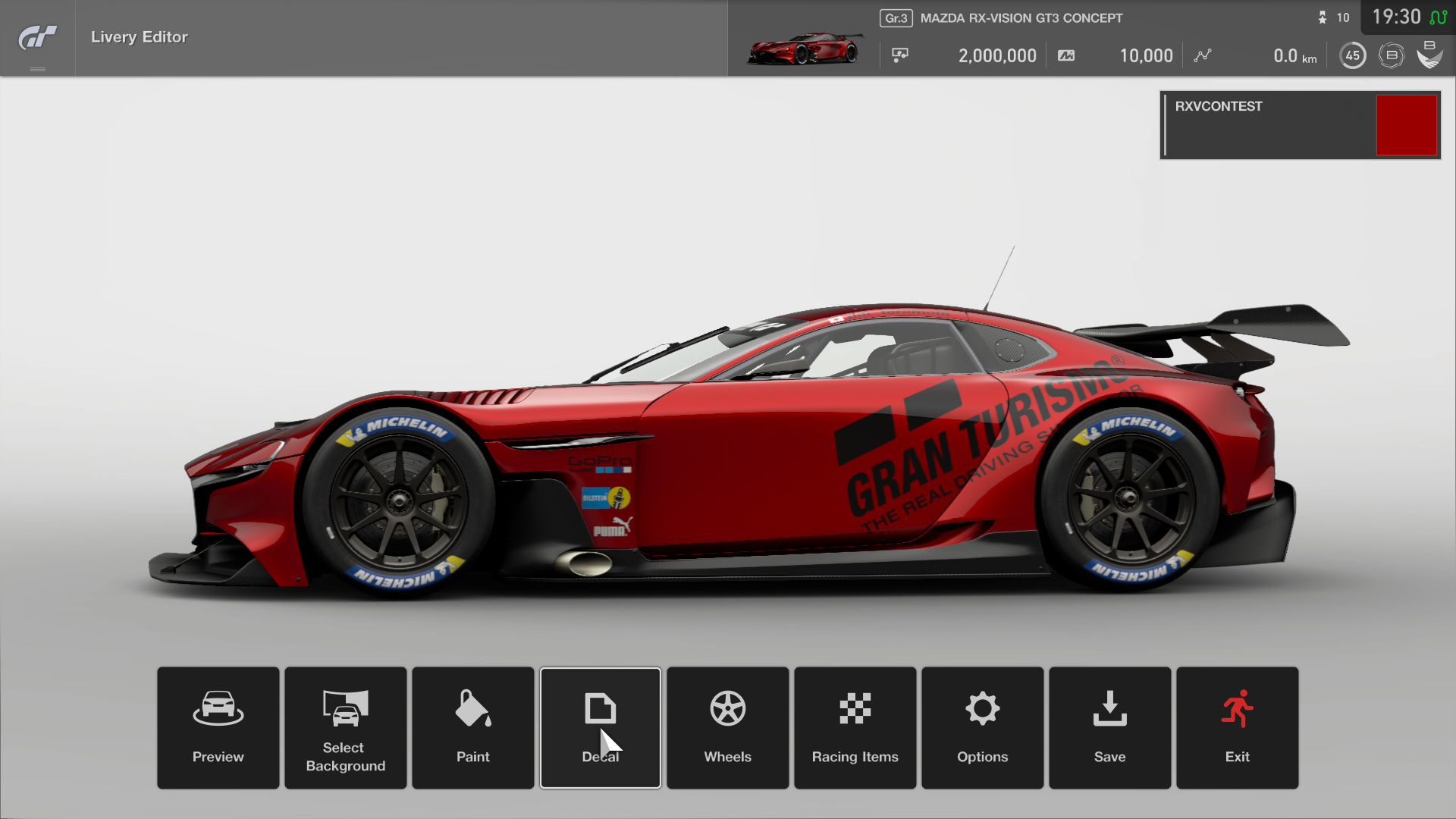Choose Racing Items

(855, 727)
